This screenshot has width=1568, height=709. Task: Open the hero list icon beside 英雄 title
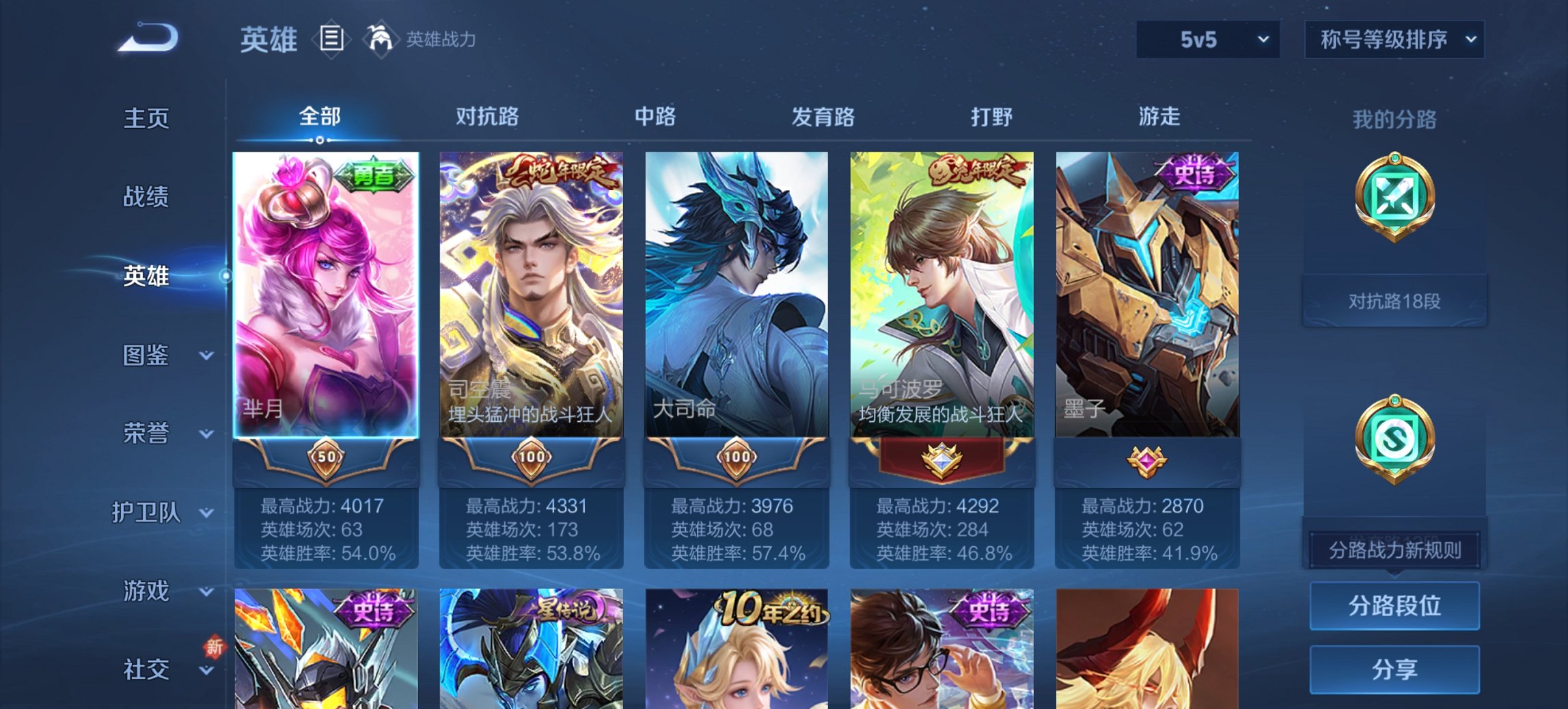pos(331,40)
